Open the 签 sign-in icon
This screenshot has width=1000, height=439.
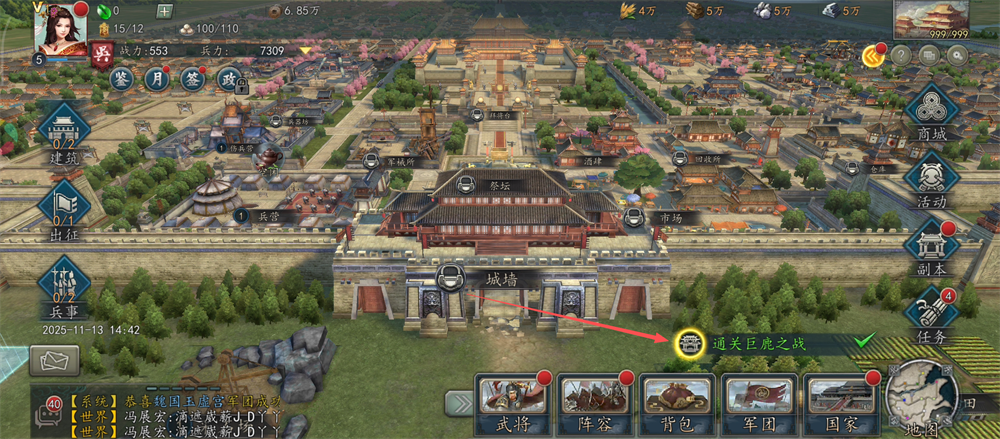pos(195,80)
